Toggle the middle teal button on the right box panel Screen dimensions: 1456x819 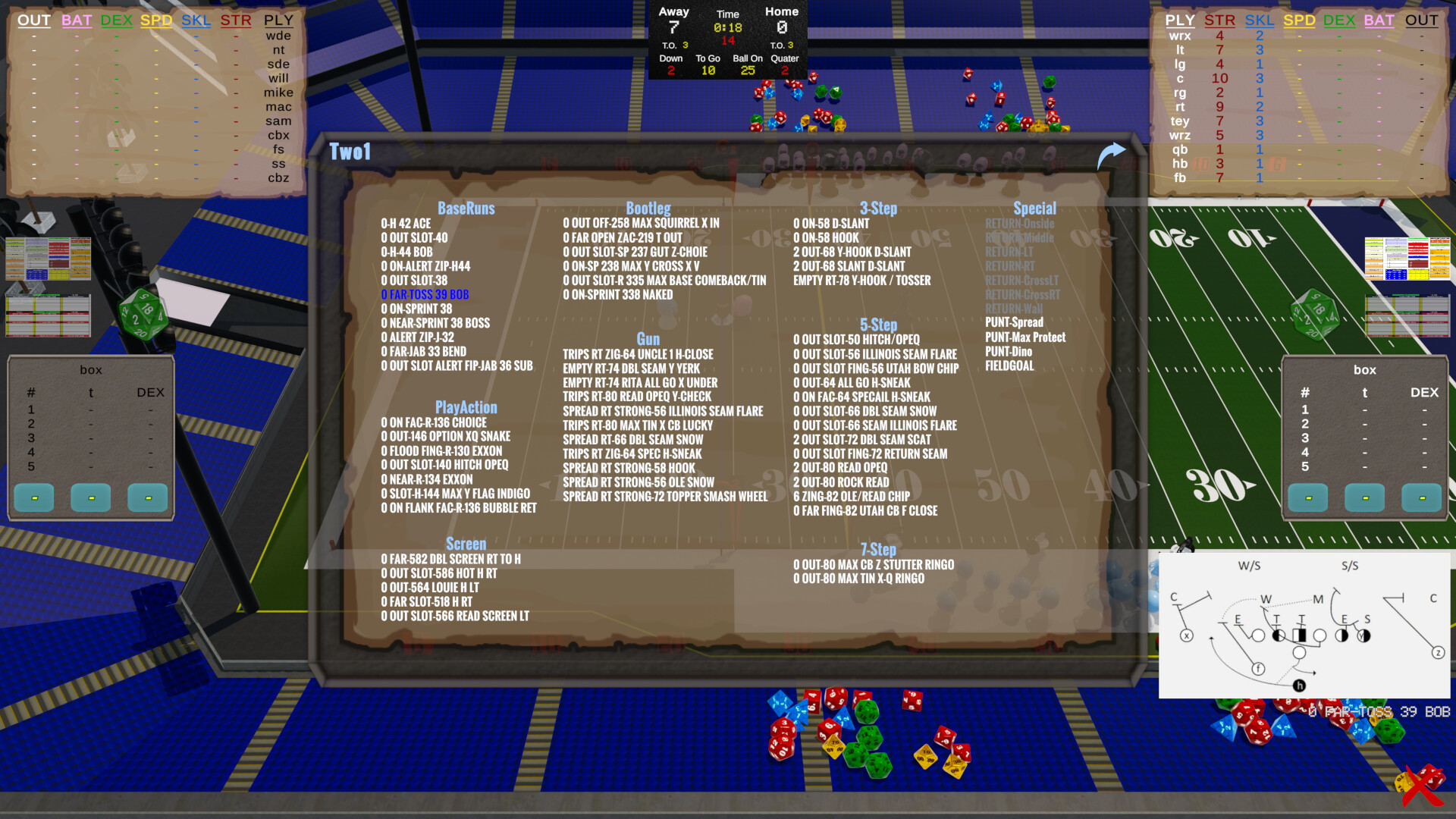[x=1364, y=497]
